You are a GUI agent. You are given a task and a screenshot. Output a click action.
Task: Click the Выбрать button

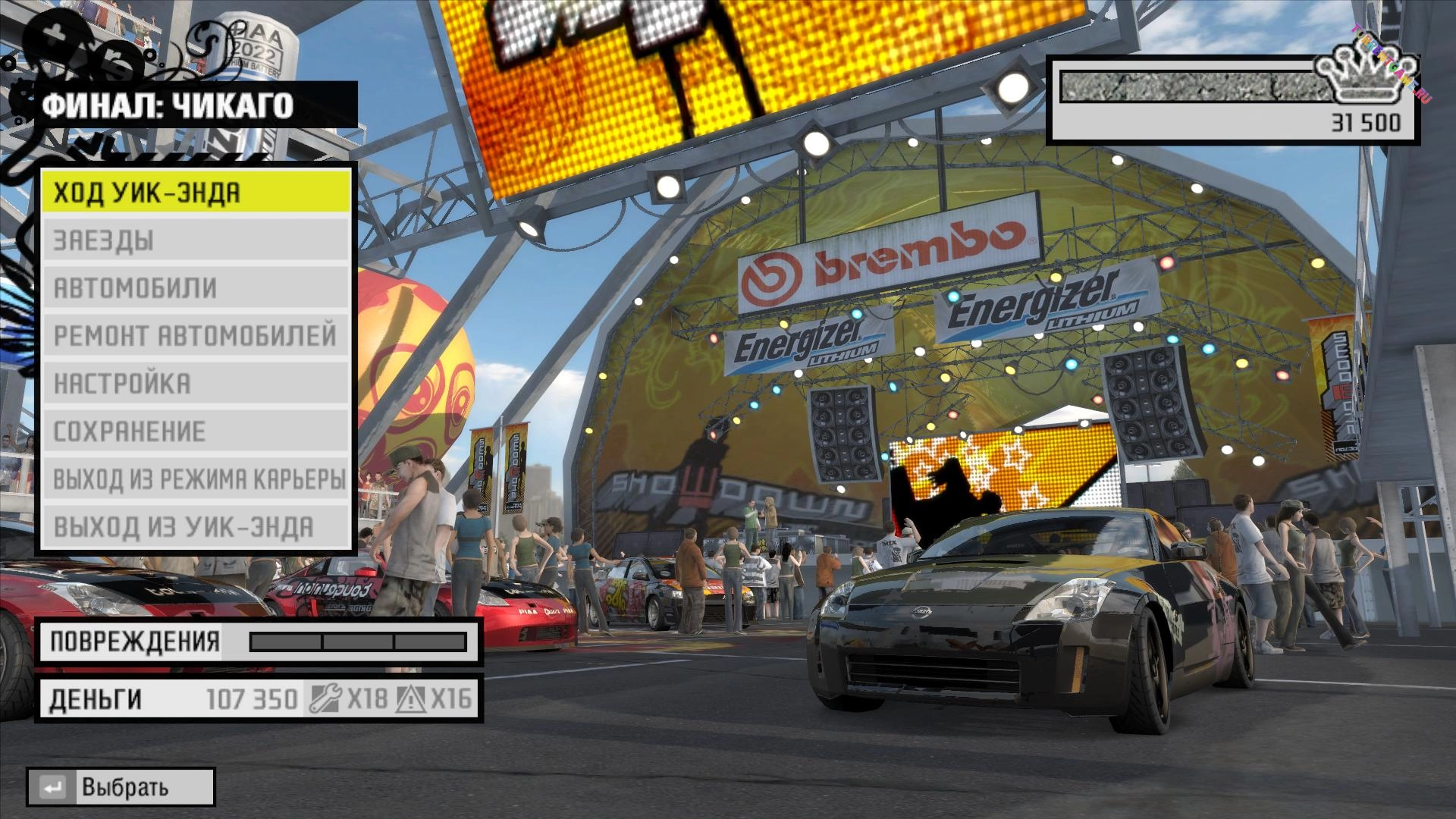click(x=121, y=787)
